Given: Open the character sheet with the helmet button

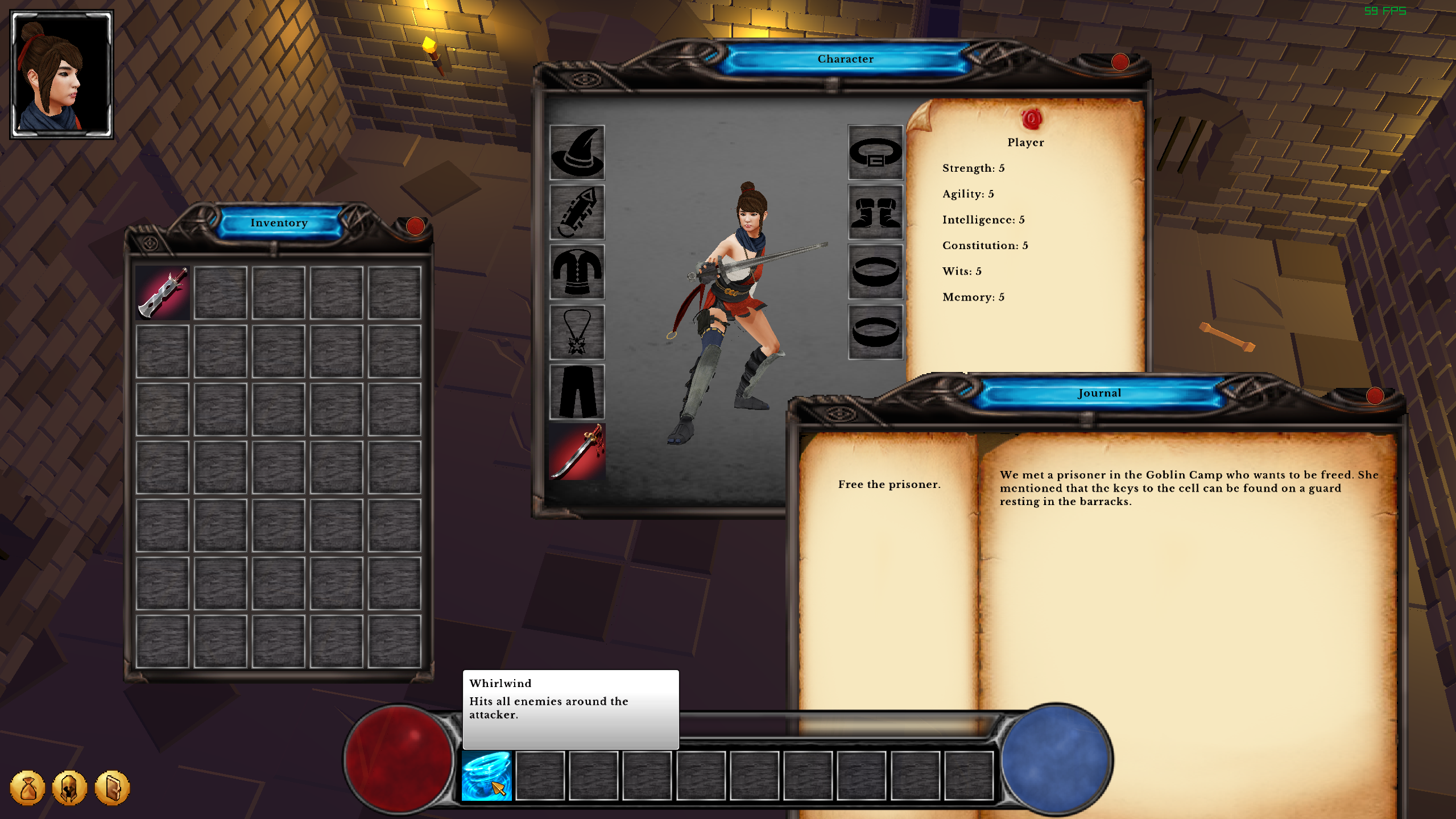Looking at the screenshot, I should (x=69, y=788).
